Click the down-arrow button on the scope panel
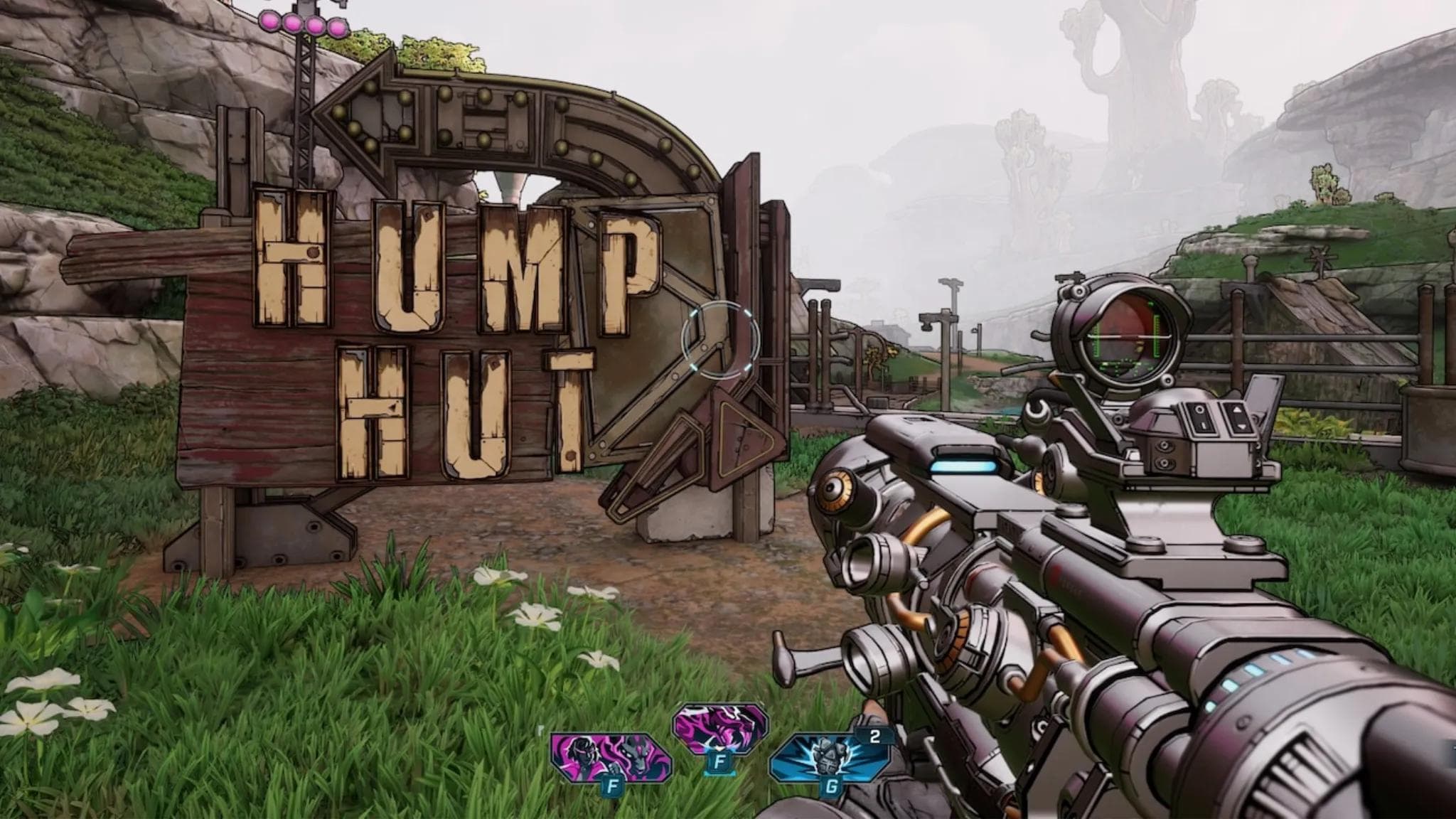Viewport: 1456px width, 819px height. pyautogui.click(x=1242, y=427)
